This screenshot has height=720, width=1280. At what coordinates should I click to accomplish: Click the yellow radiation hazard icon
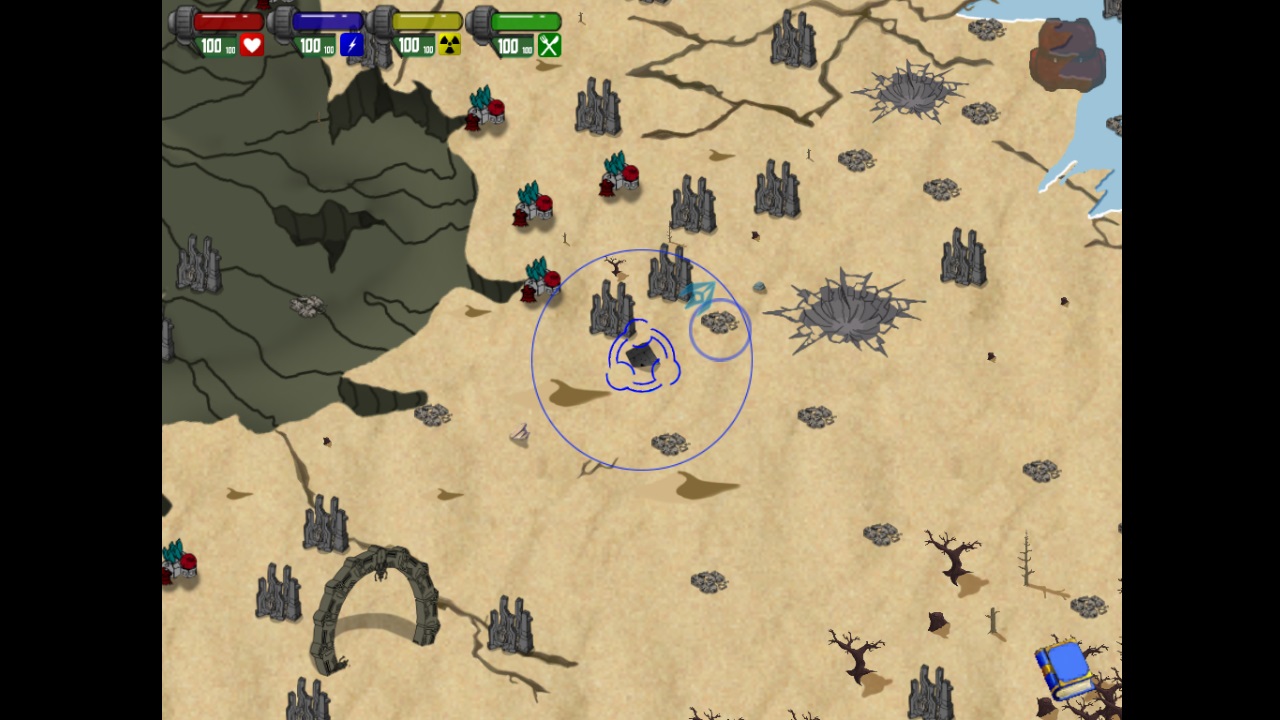coord(449,45)
